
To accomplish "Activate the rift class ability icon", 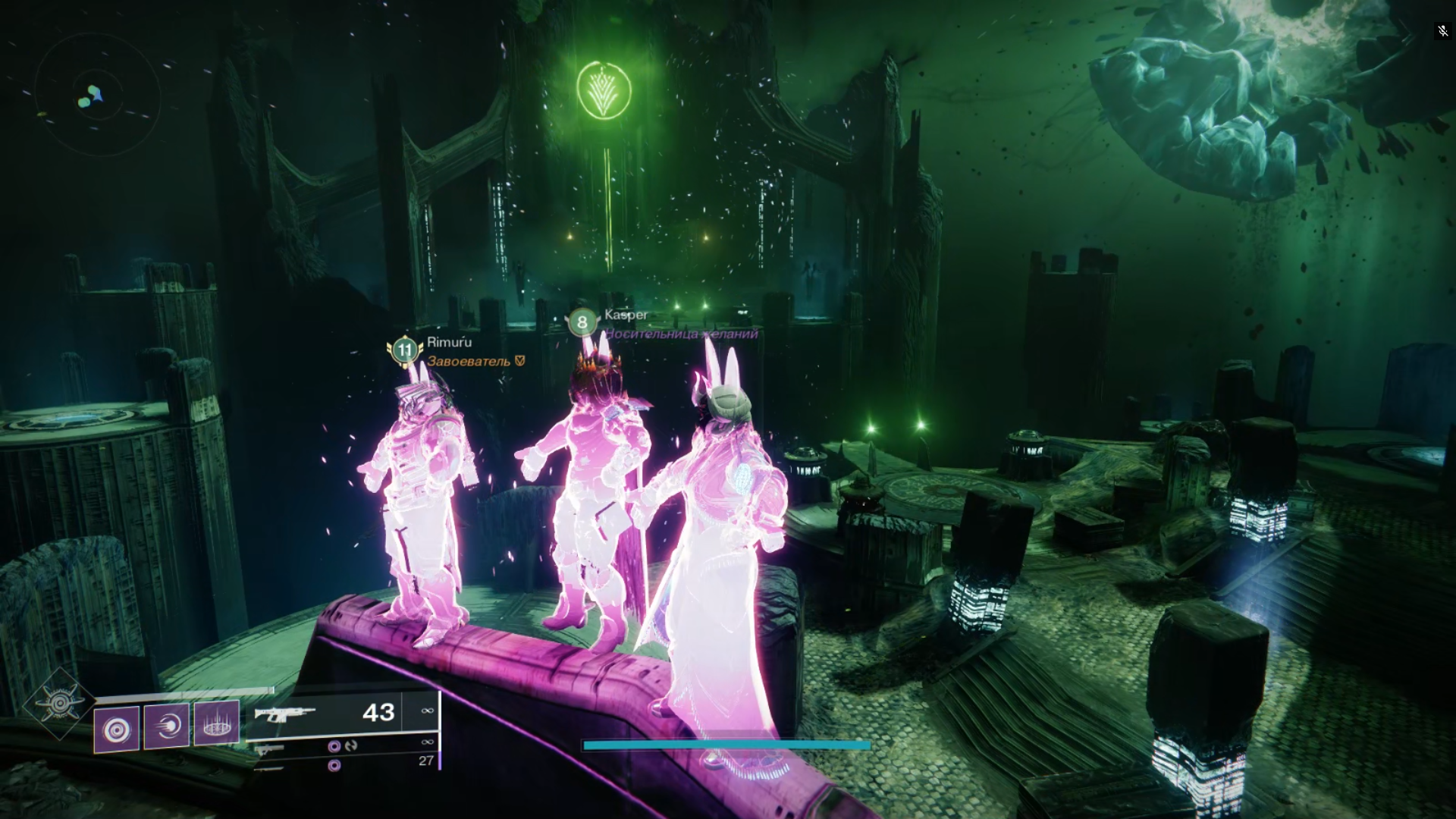I will click(217, 722).
